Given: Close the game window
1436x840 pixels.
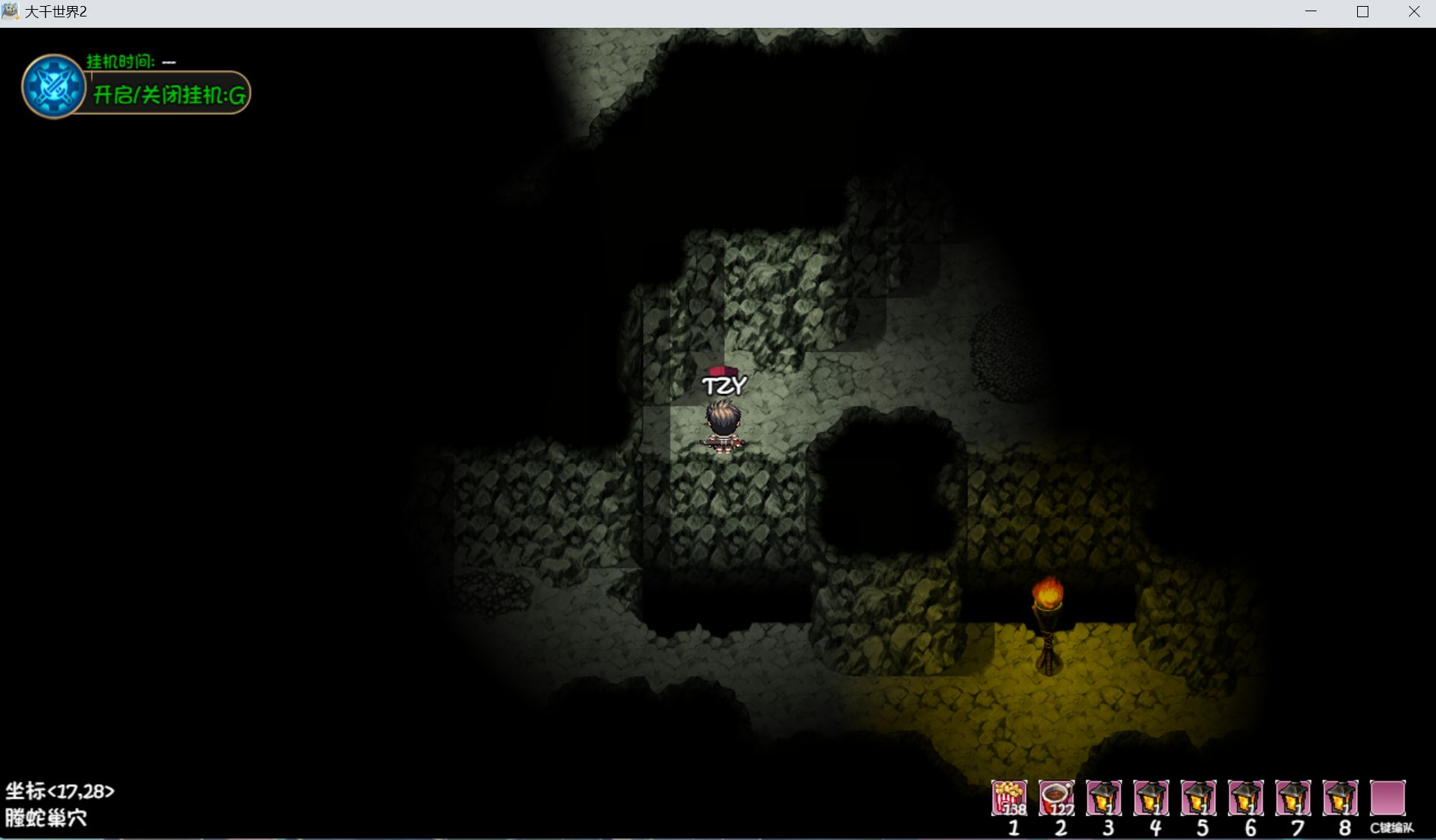Looking at the screenshot, I should [x=1413, y=12].
